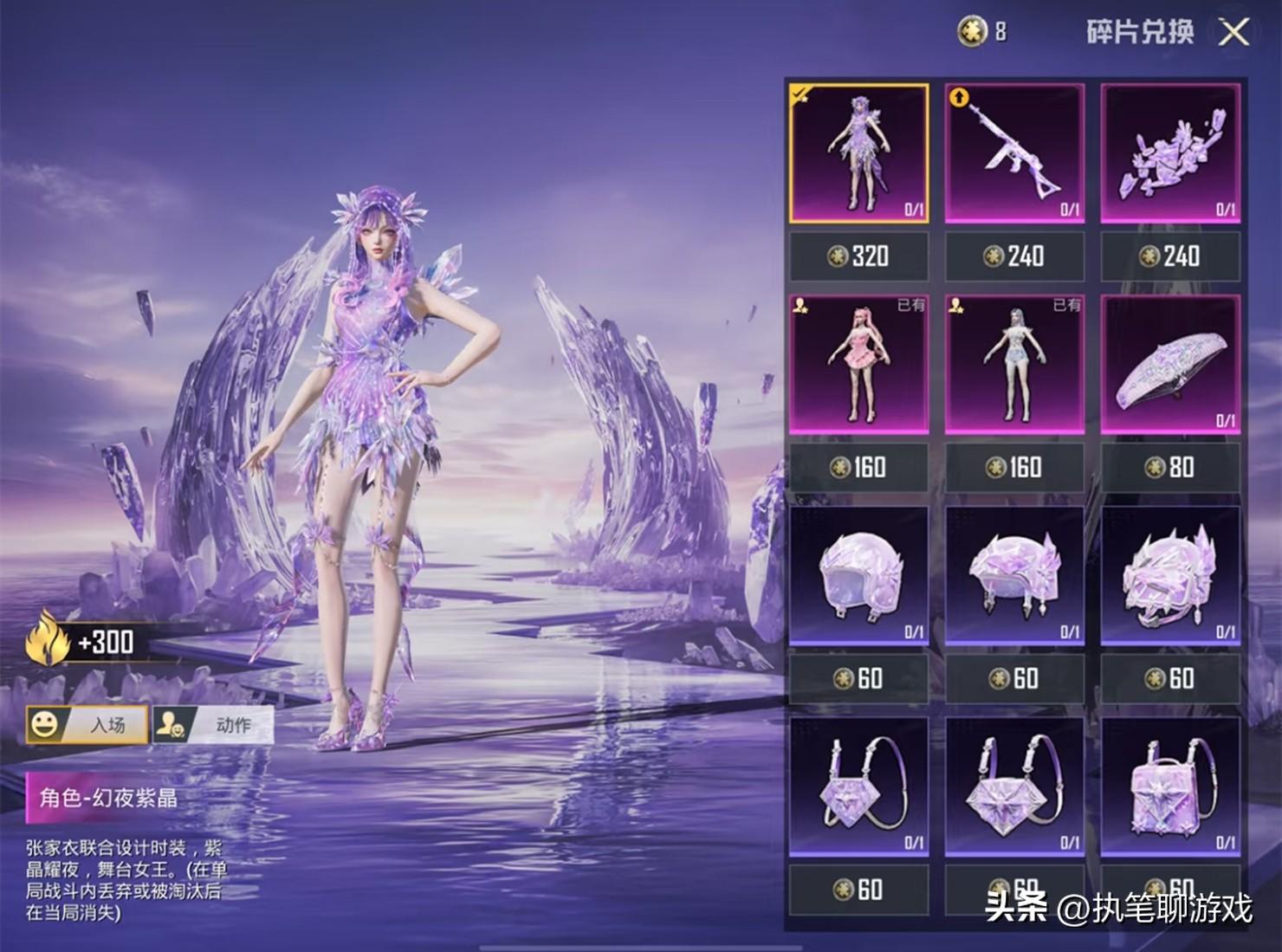Preview the 动作 action animation
This screenshot has width=1282, height=952.
[213, 724]
